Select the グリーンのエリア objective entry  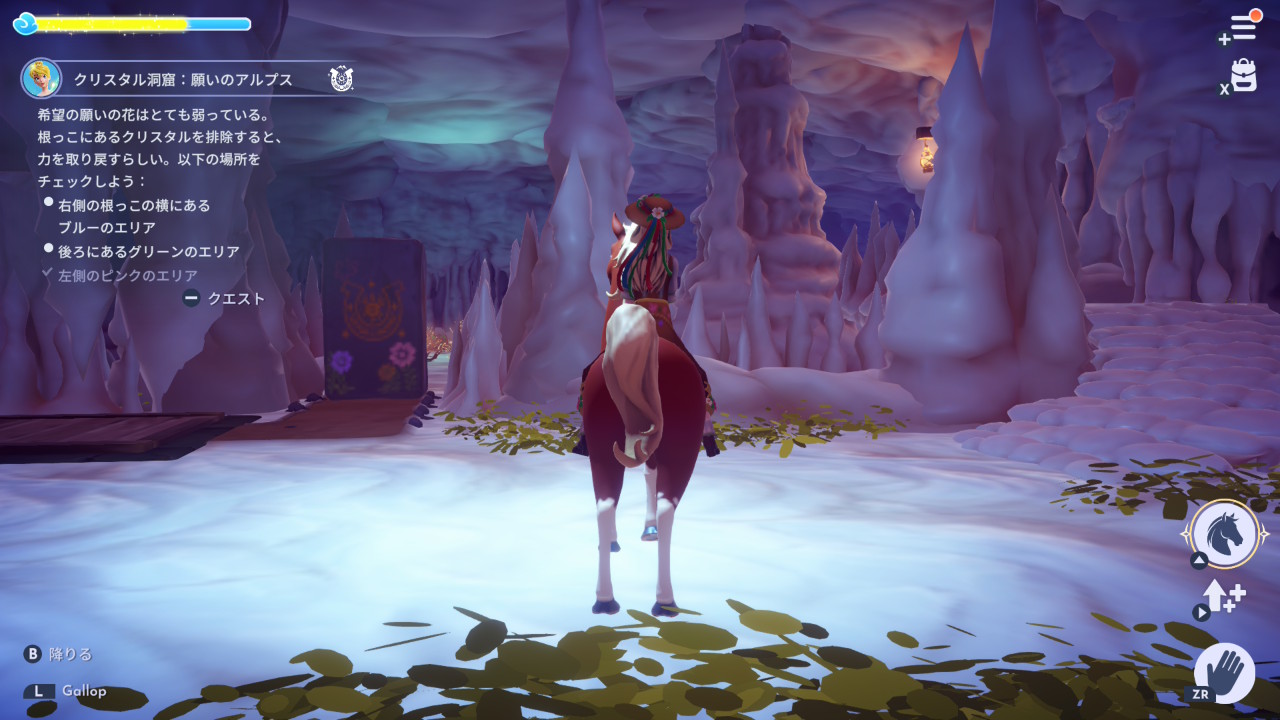(x=149, y=252)
